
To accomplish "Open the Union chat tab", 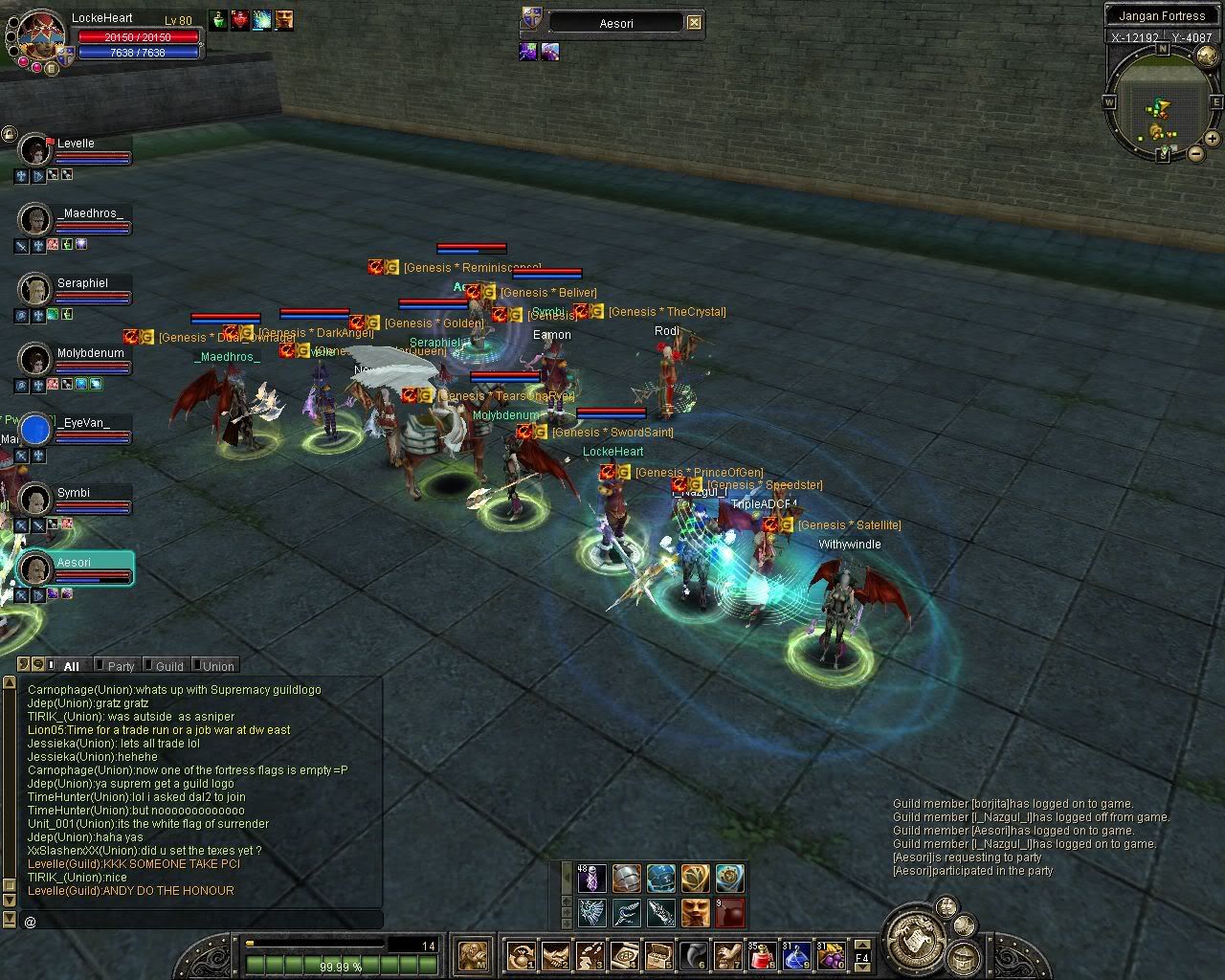I will click(x=217, y=666).
